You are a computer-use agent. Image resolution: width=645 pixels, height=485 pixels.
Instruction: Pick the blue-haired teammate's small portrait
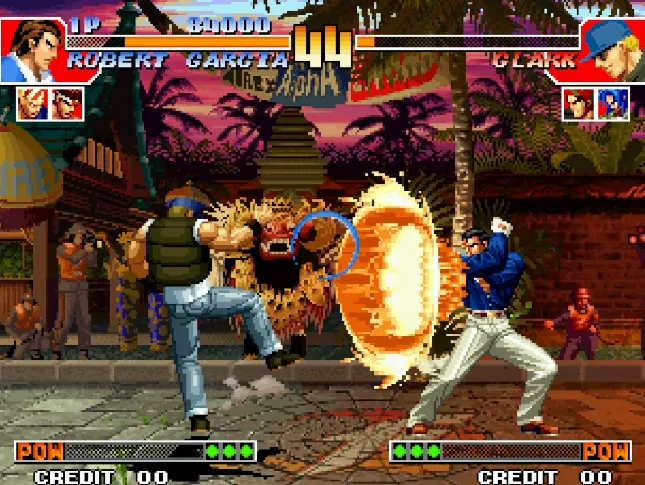(x=612, y=103)
